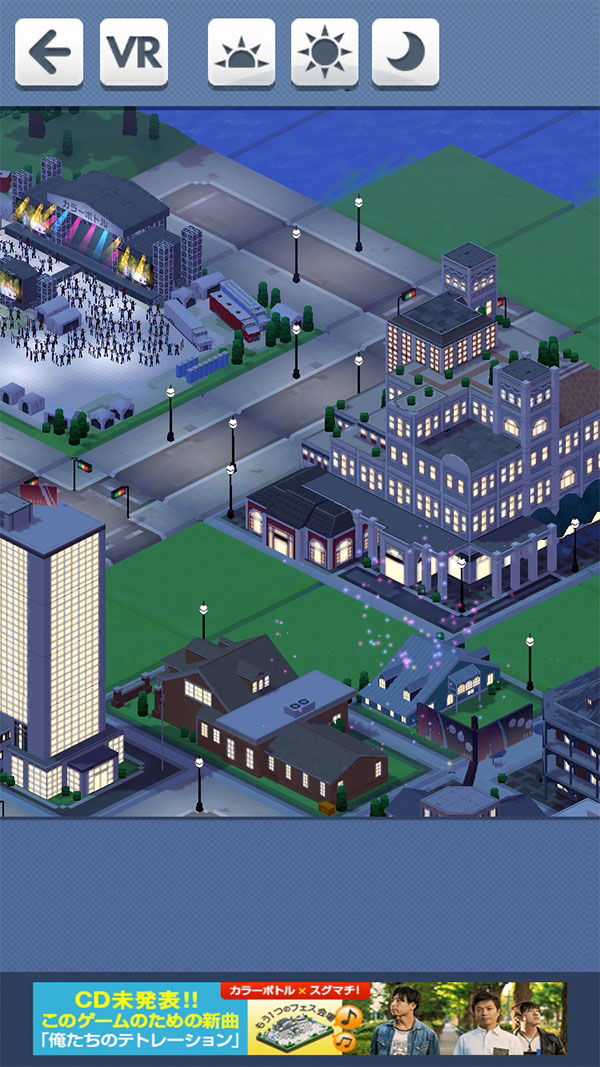Enter VR view mode

134,52
